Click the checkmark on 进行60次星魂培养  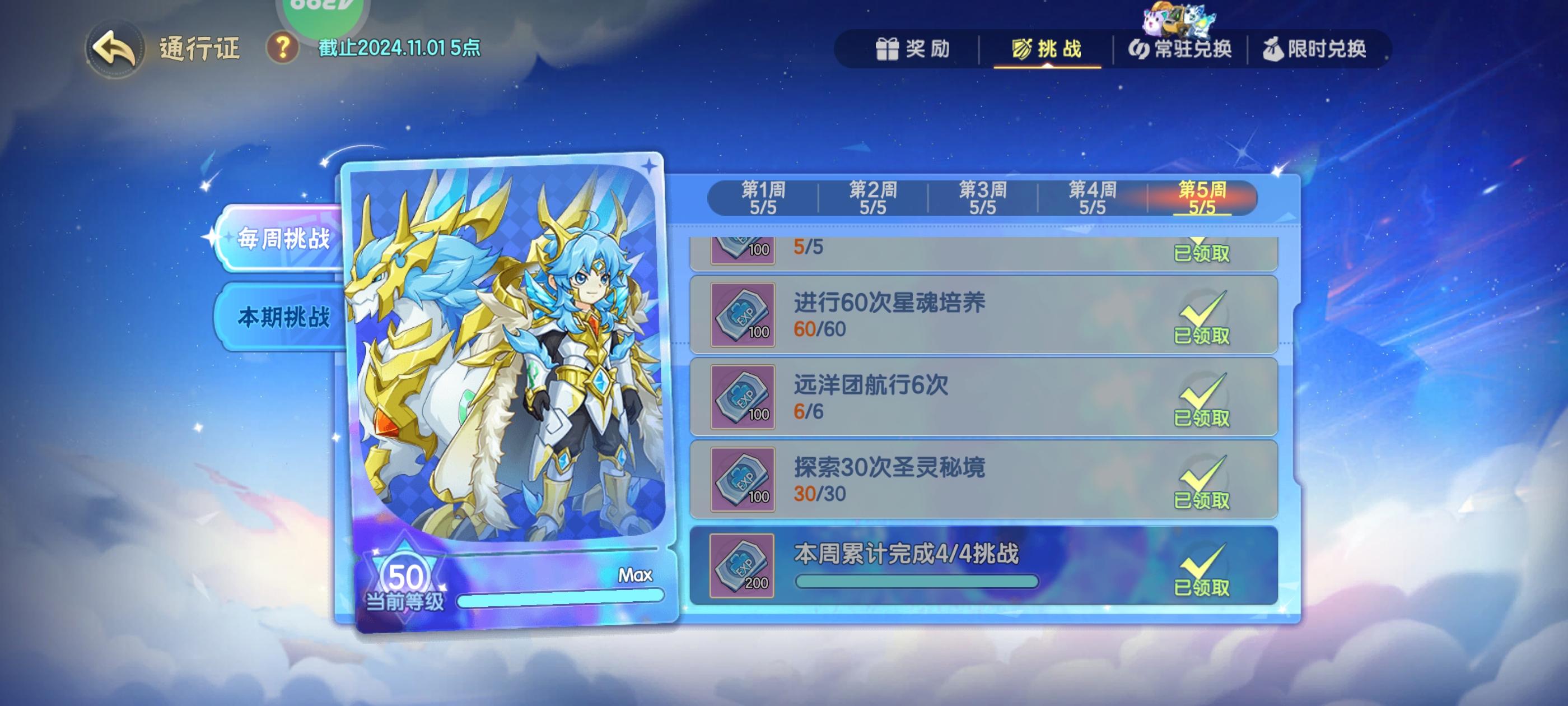[x=1202, y=313]
